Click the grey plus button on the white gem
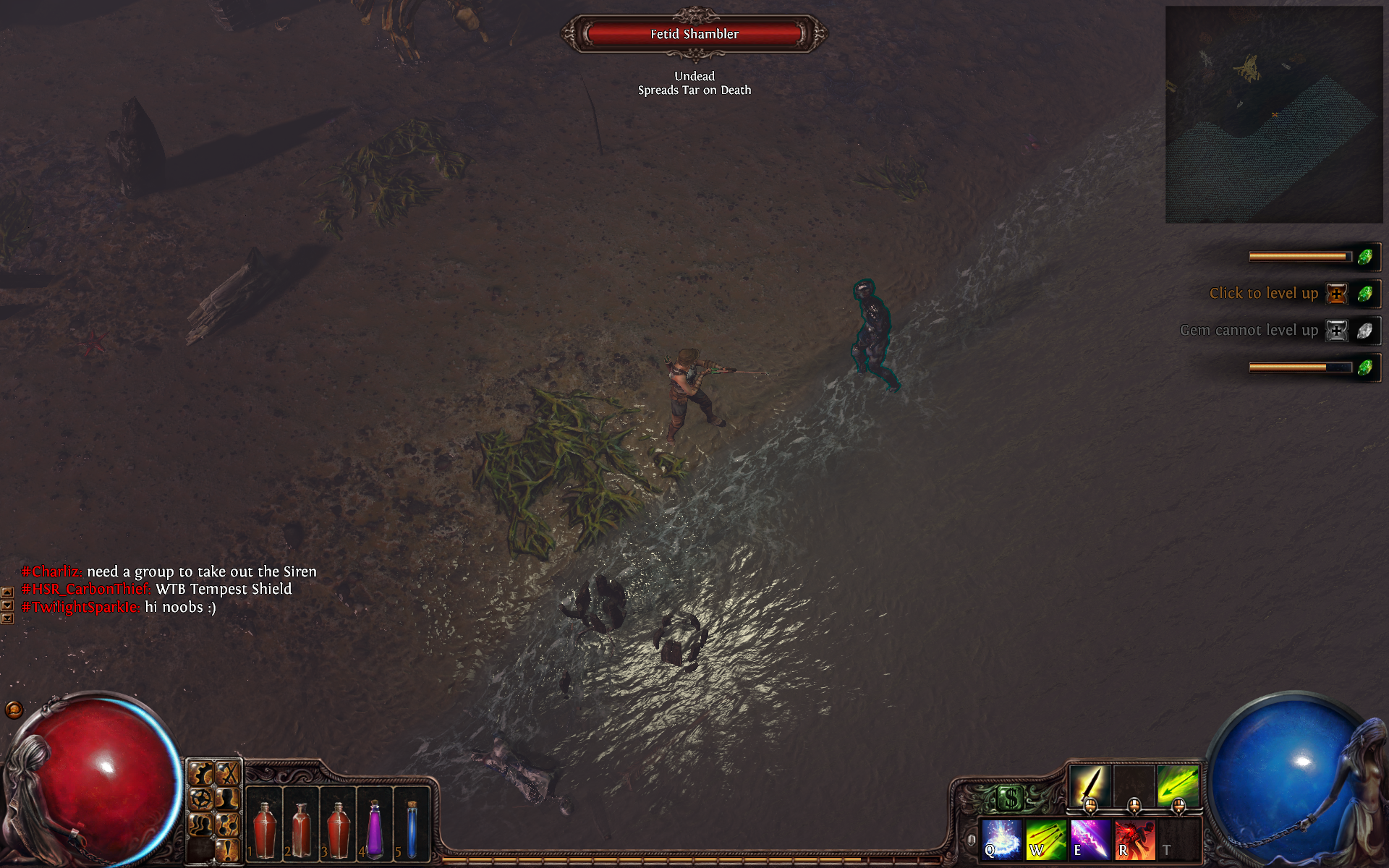 [1336, 331]
